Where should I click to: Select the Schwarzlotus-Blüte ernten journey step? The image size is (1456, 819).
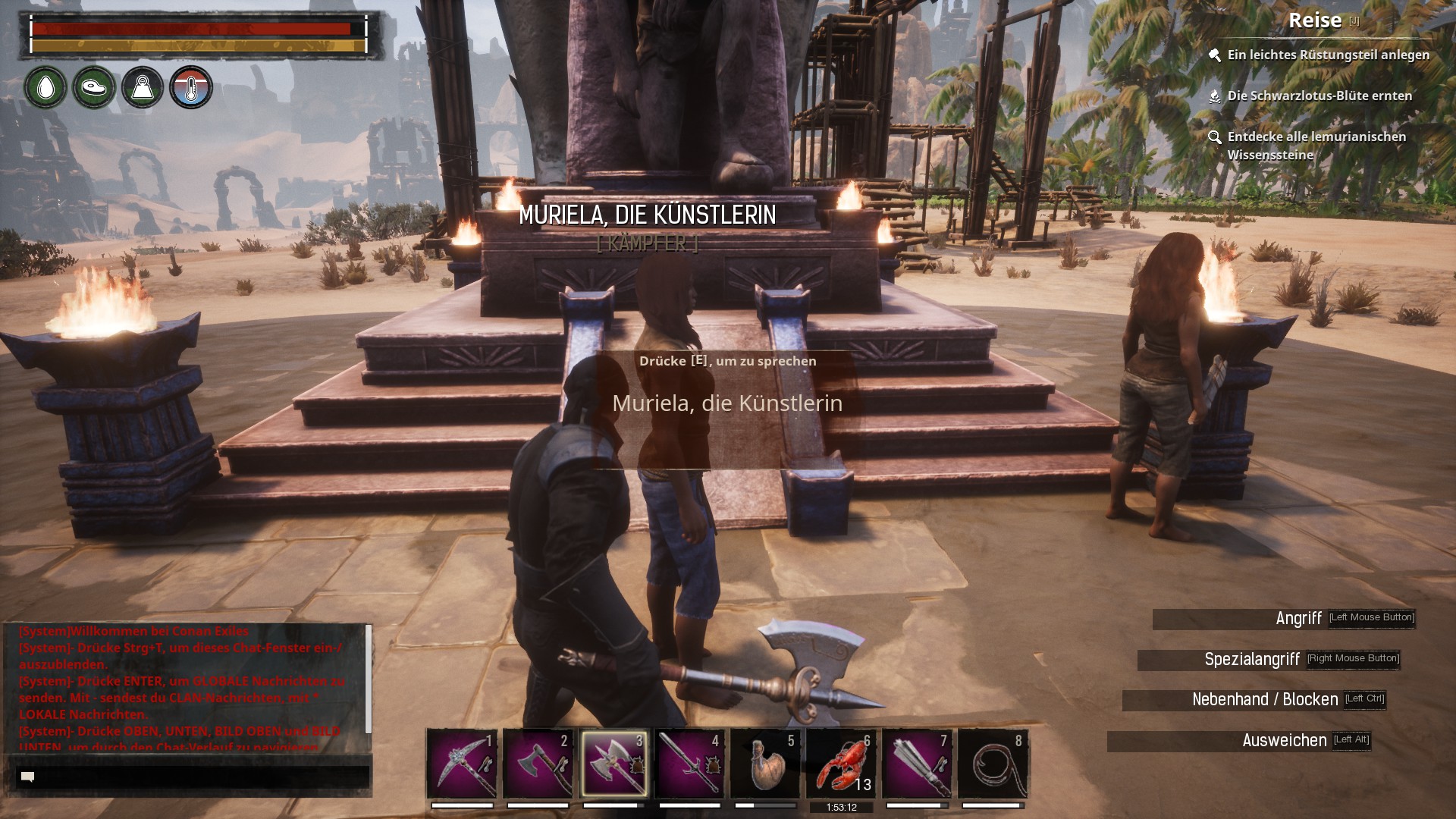(x=1319, y=96)
